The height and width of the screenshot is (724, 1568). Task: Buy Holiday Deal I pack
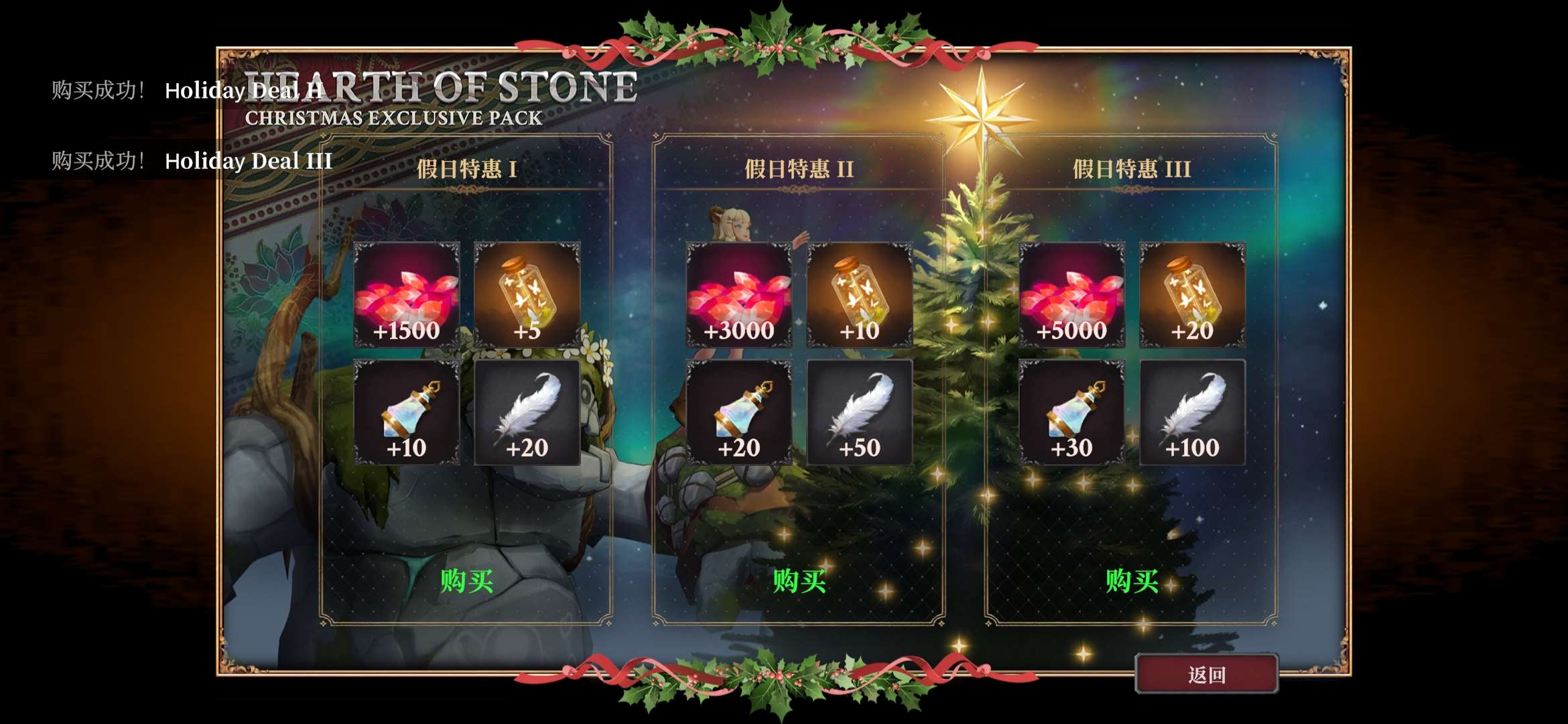click(466, 581)
